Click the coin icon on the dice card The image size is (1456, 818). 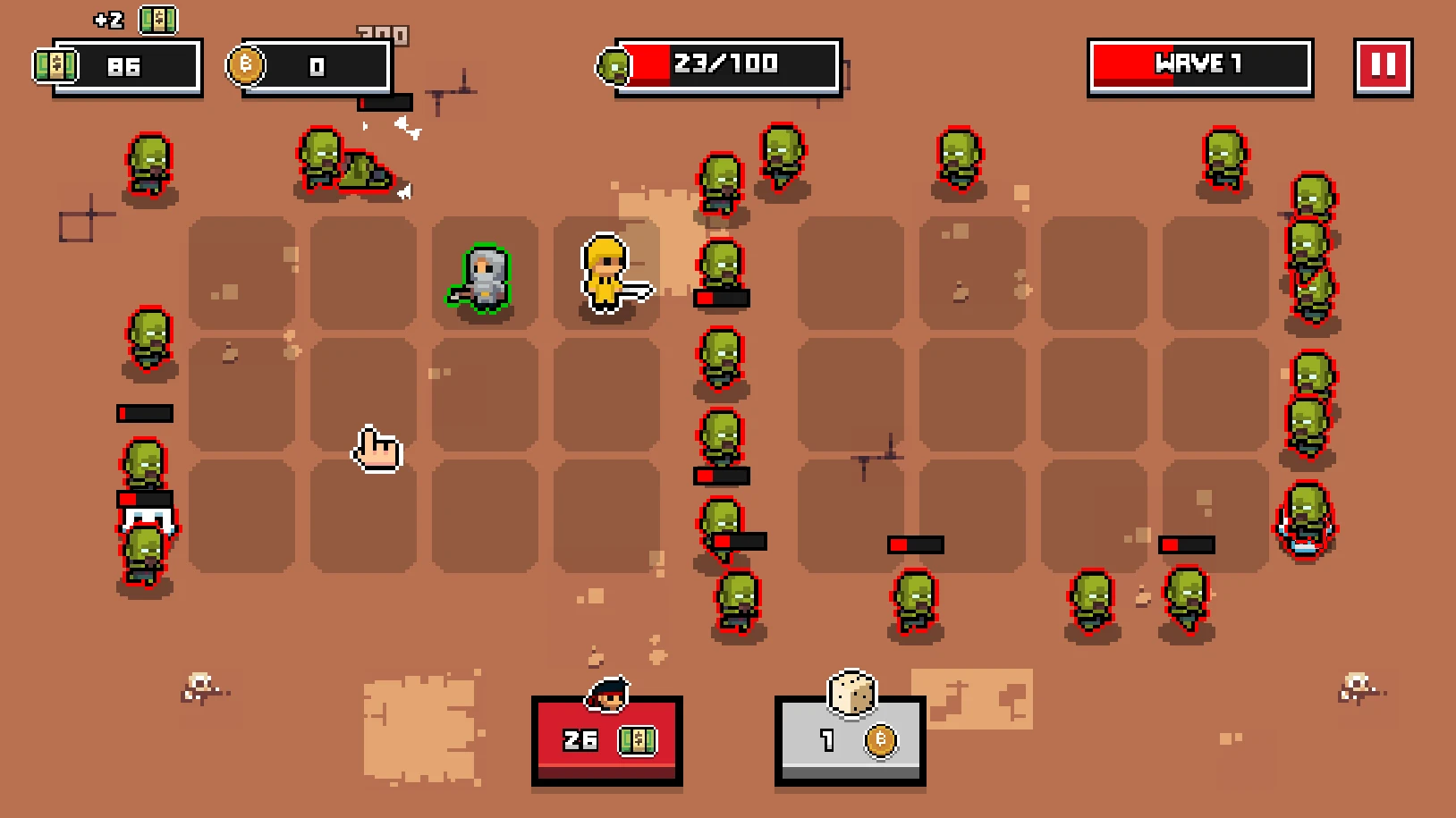pyautogui.click(x=880, y=743)
